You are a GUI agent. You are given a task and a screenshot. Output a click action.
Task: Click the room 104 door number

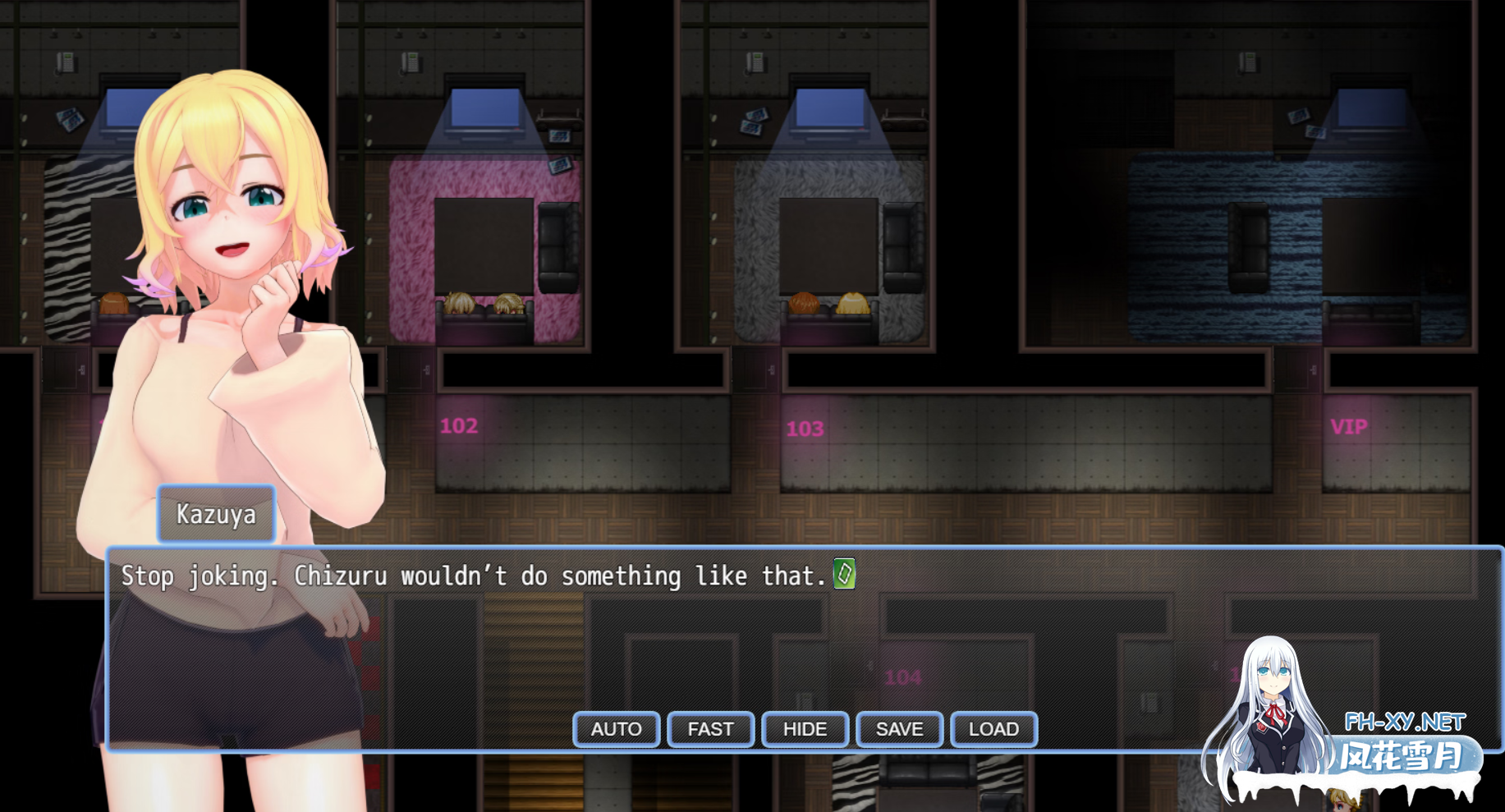point(903,678)
